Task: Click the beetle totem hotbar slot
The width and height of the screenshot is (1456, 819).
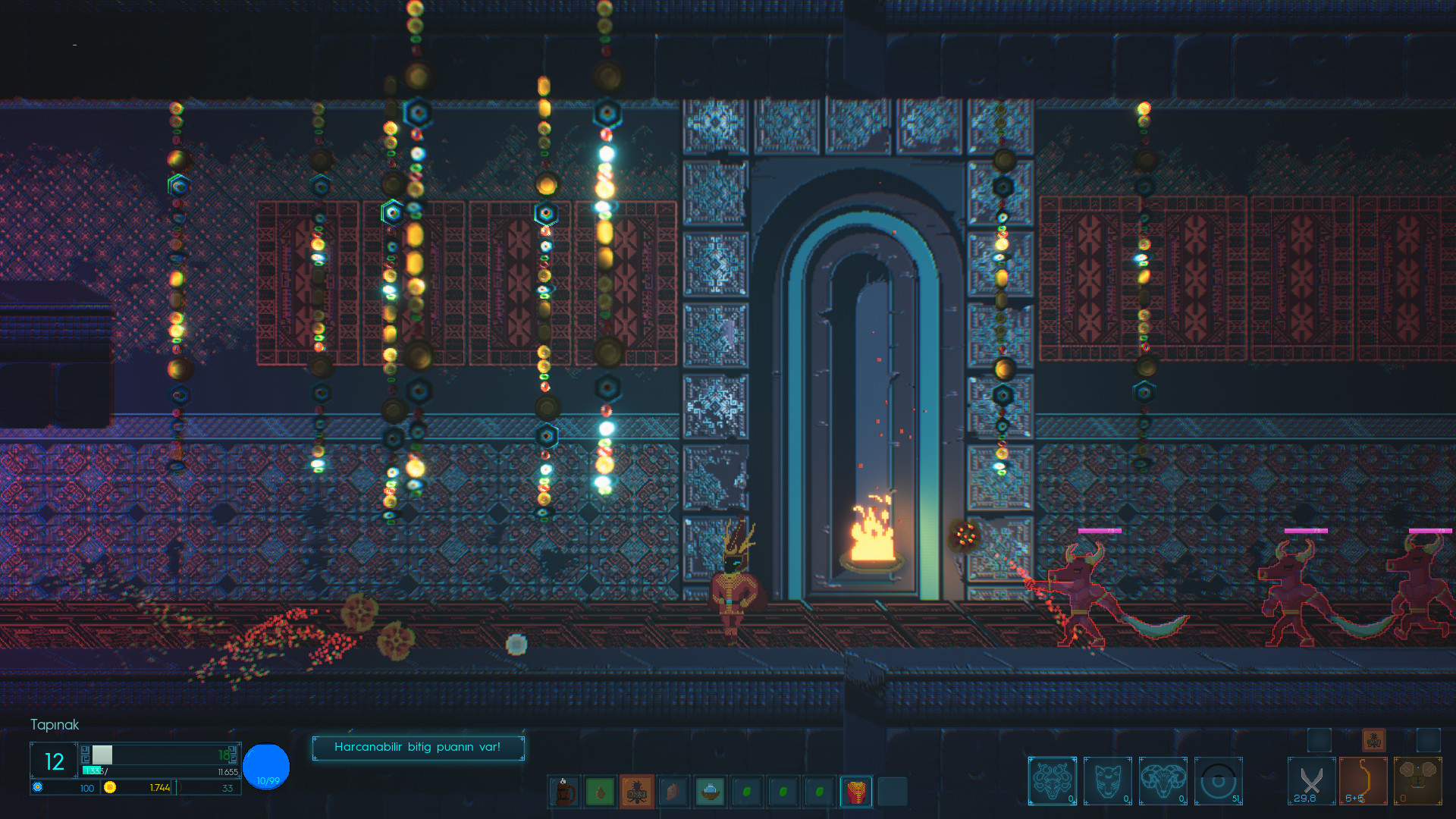Action: coord(637,791)
